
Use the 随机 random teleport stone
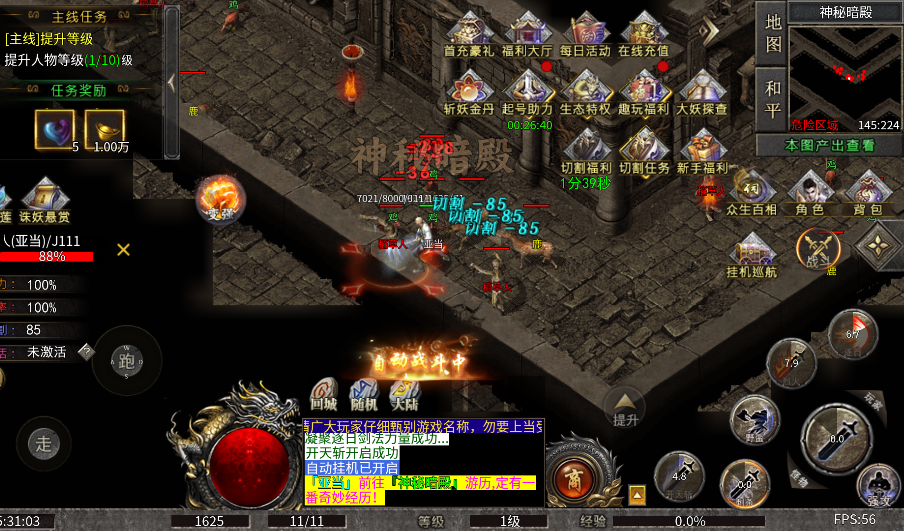pyautogui.click(x=364, y=394)
